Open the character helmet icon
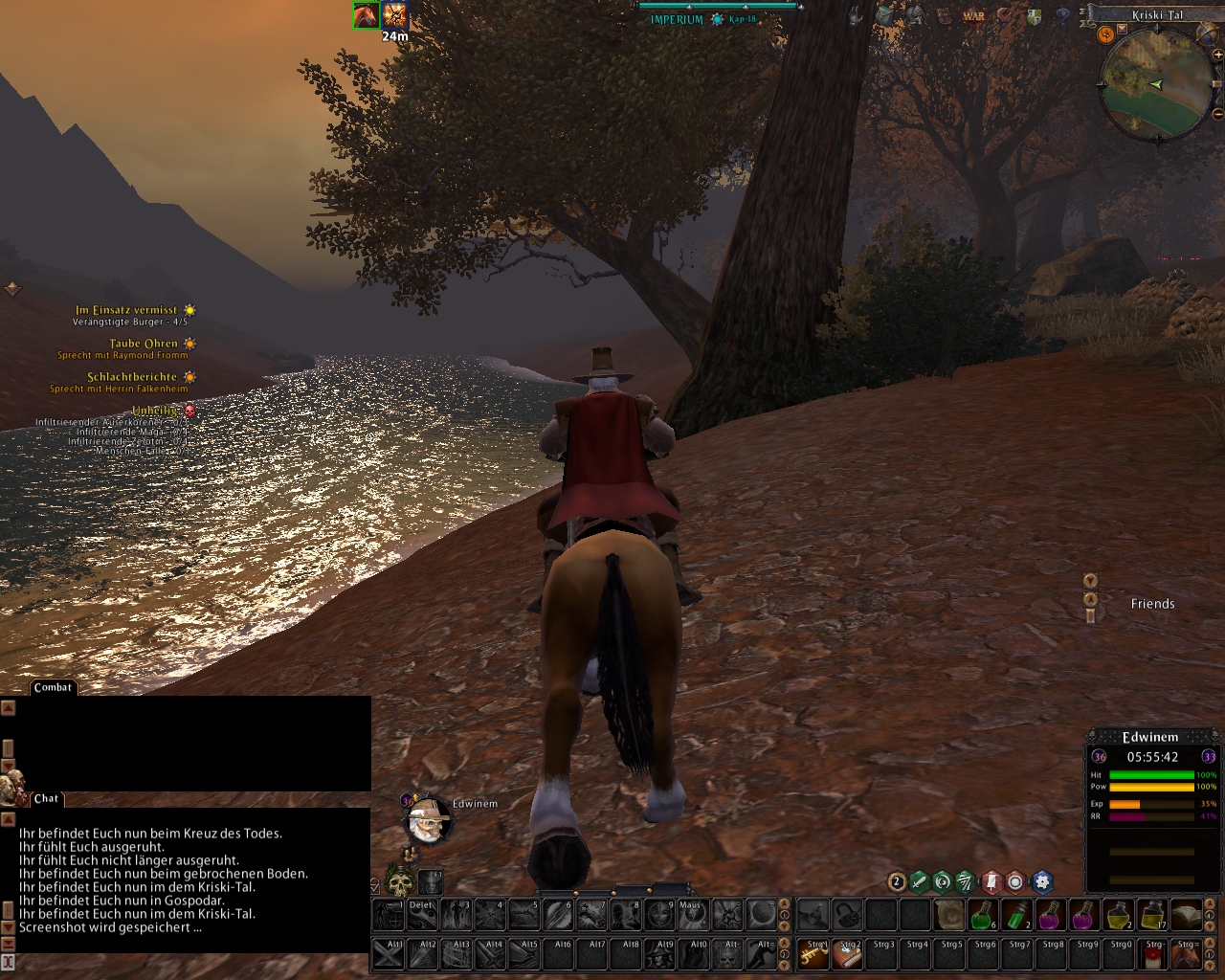Viewport: 1225px width, 980px height. 915,15
